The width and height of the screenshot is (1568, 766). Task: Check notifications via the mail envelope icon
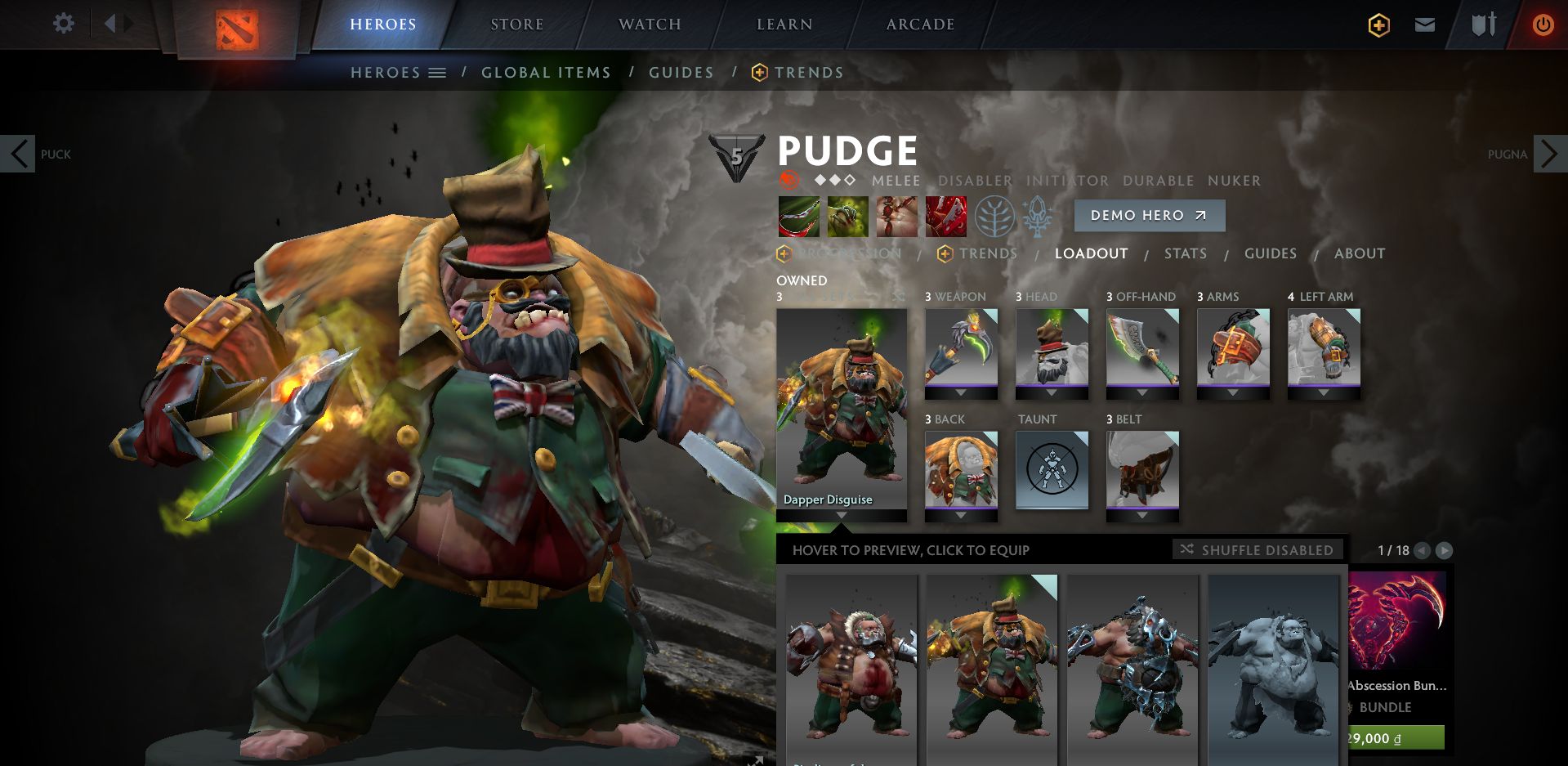click(x=1424, y=25)
